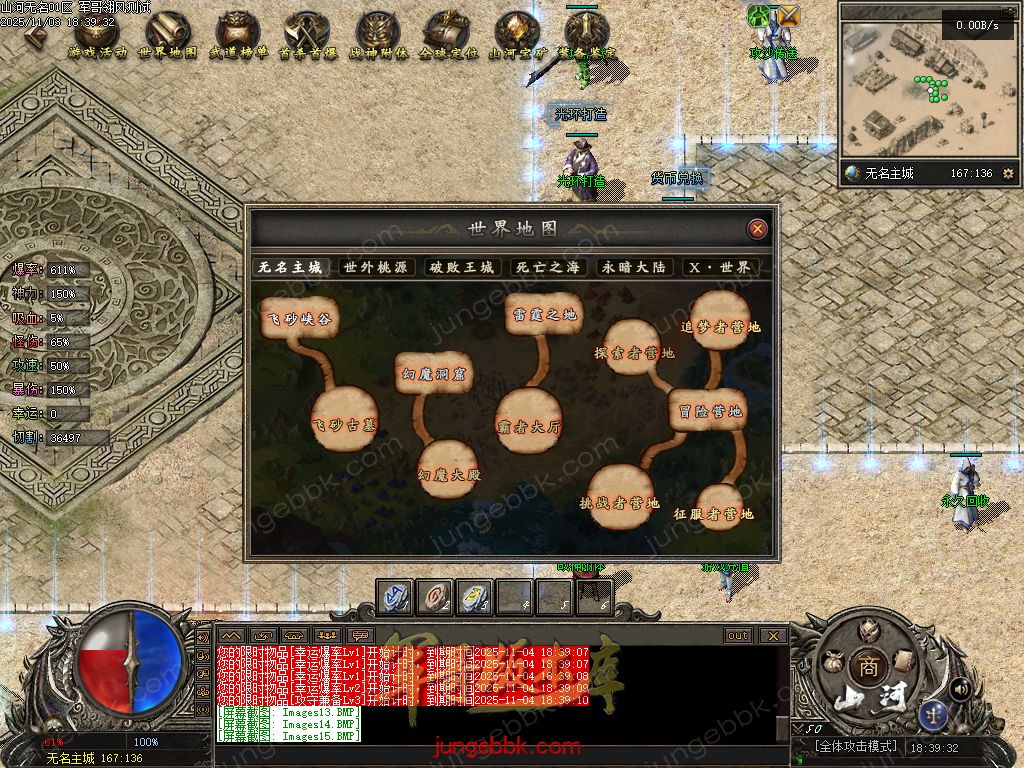This screenshot has width=1024, height=768.
Task: Switch to the 世外桃源 map tab
Action: click(376, 267)
